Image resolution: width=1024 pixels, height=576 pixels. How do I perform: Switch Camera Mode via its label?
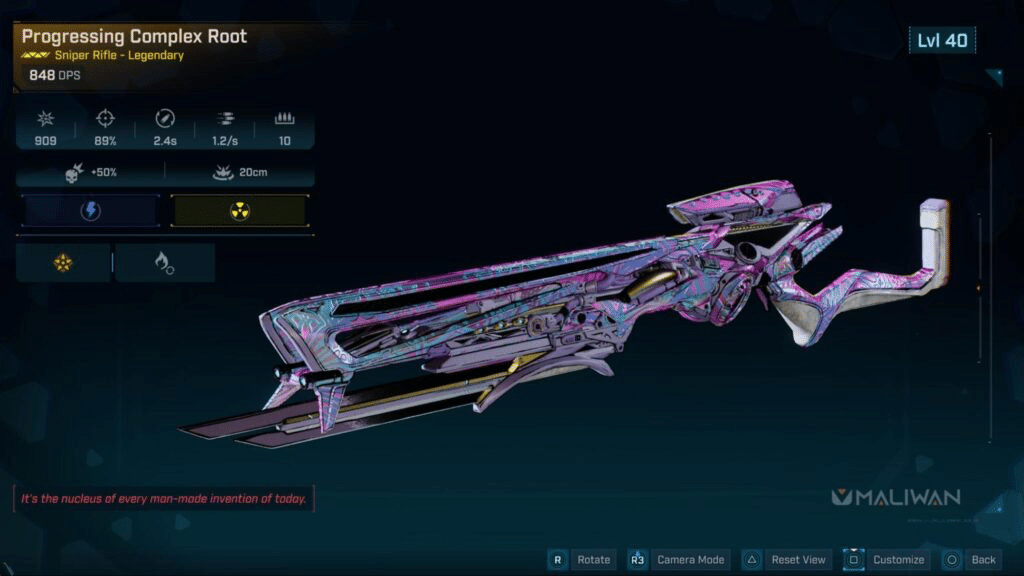(691, 560)
